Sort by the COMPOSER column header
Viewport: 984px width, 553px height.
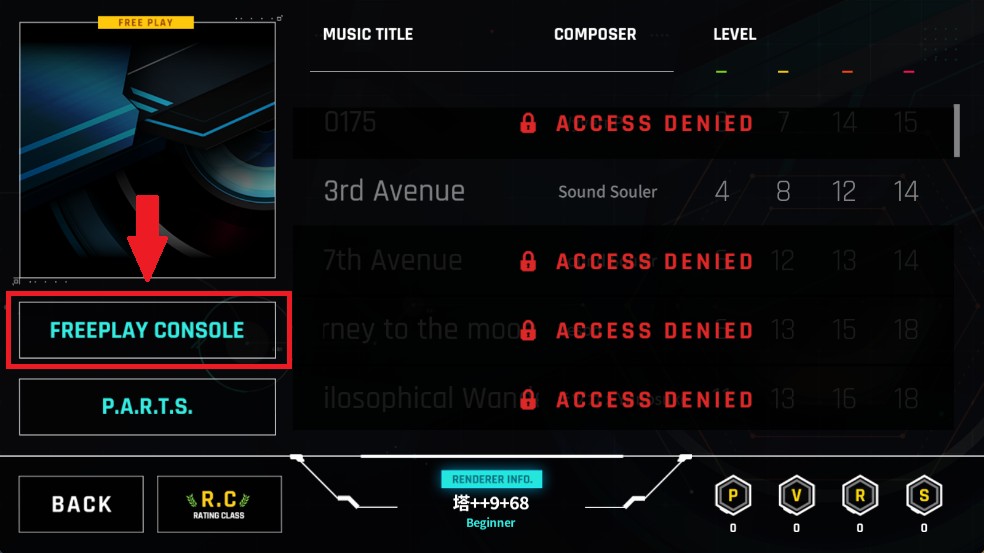pos(595,34)
